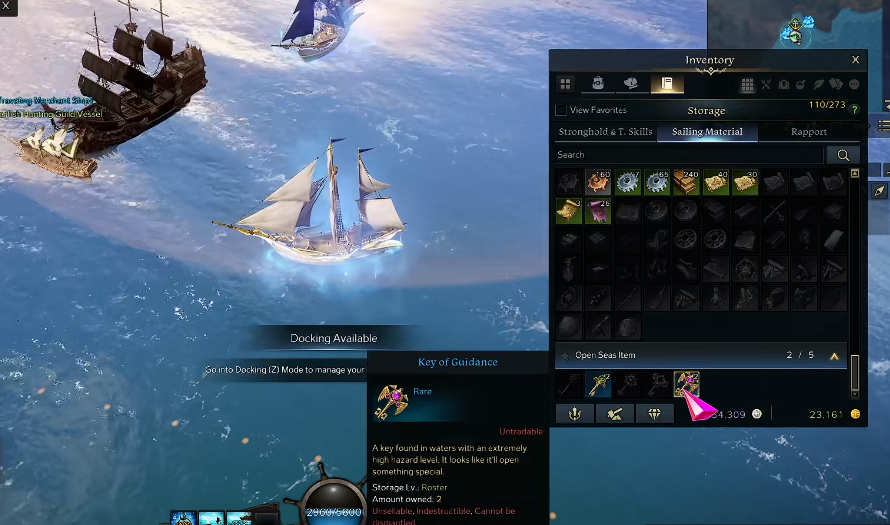Open the Rapport storage tab
The height and width of the screenshot is (525, 890).
[808, 132]
